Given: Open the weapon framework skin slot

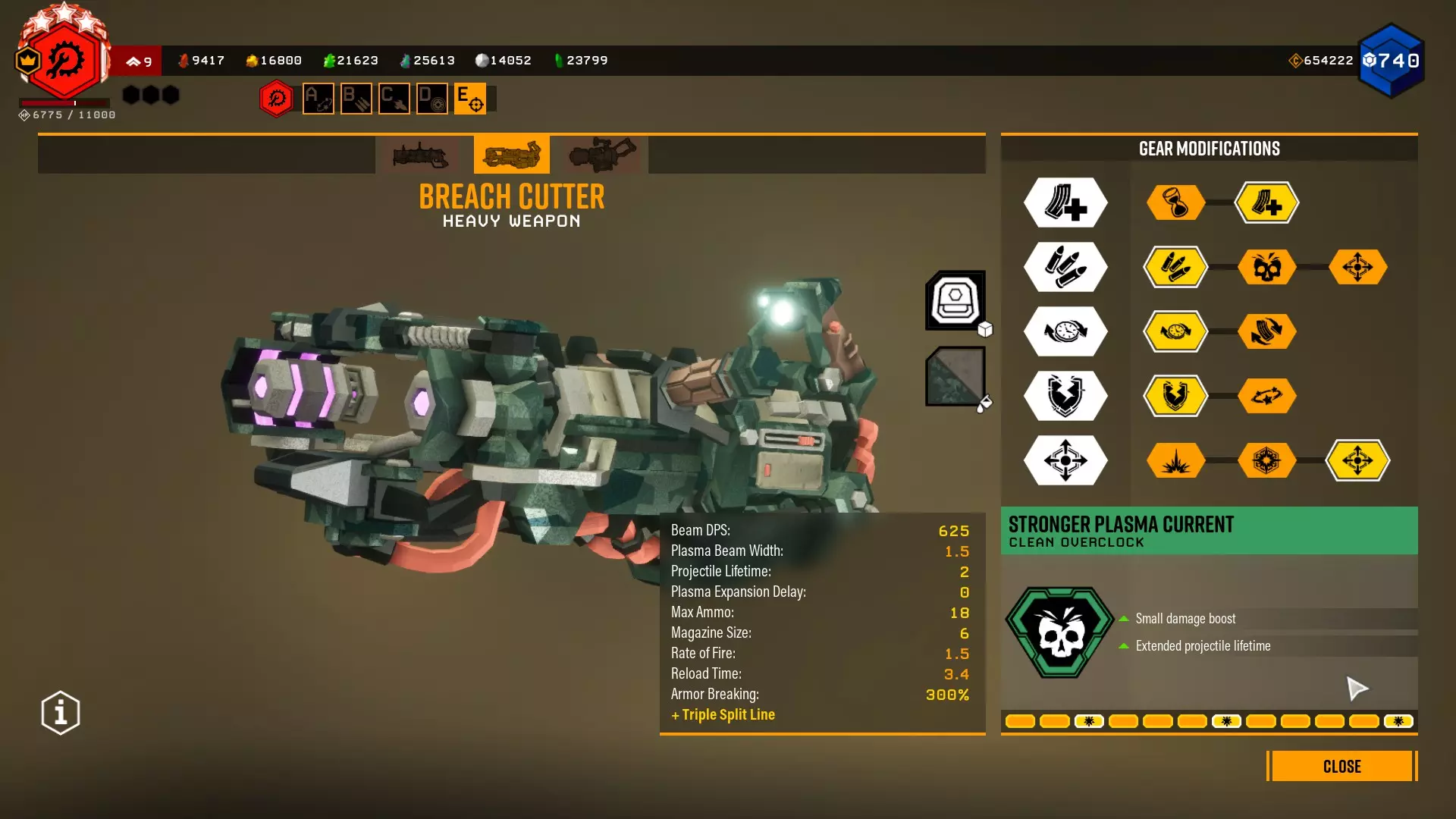Looking at the screenshot, I should [955, 300].
